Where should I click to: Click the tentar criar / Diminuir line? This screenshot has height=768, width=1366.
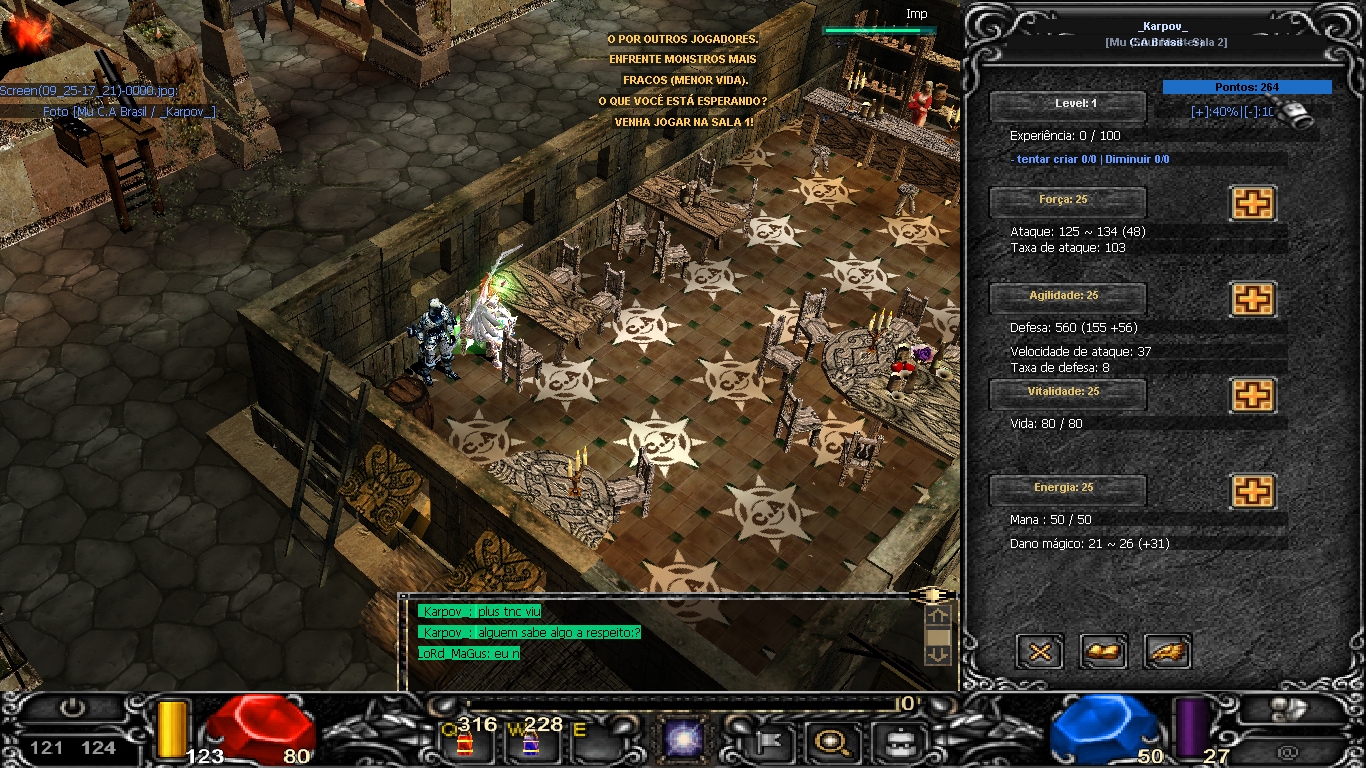[1090, 159]
